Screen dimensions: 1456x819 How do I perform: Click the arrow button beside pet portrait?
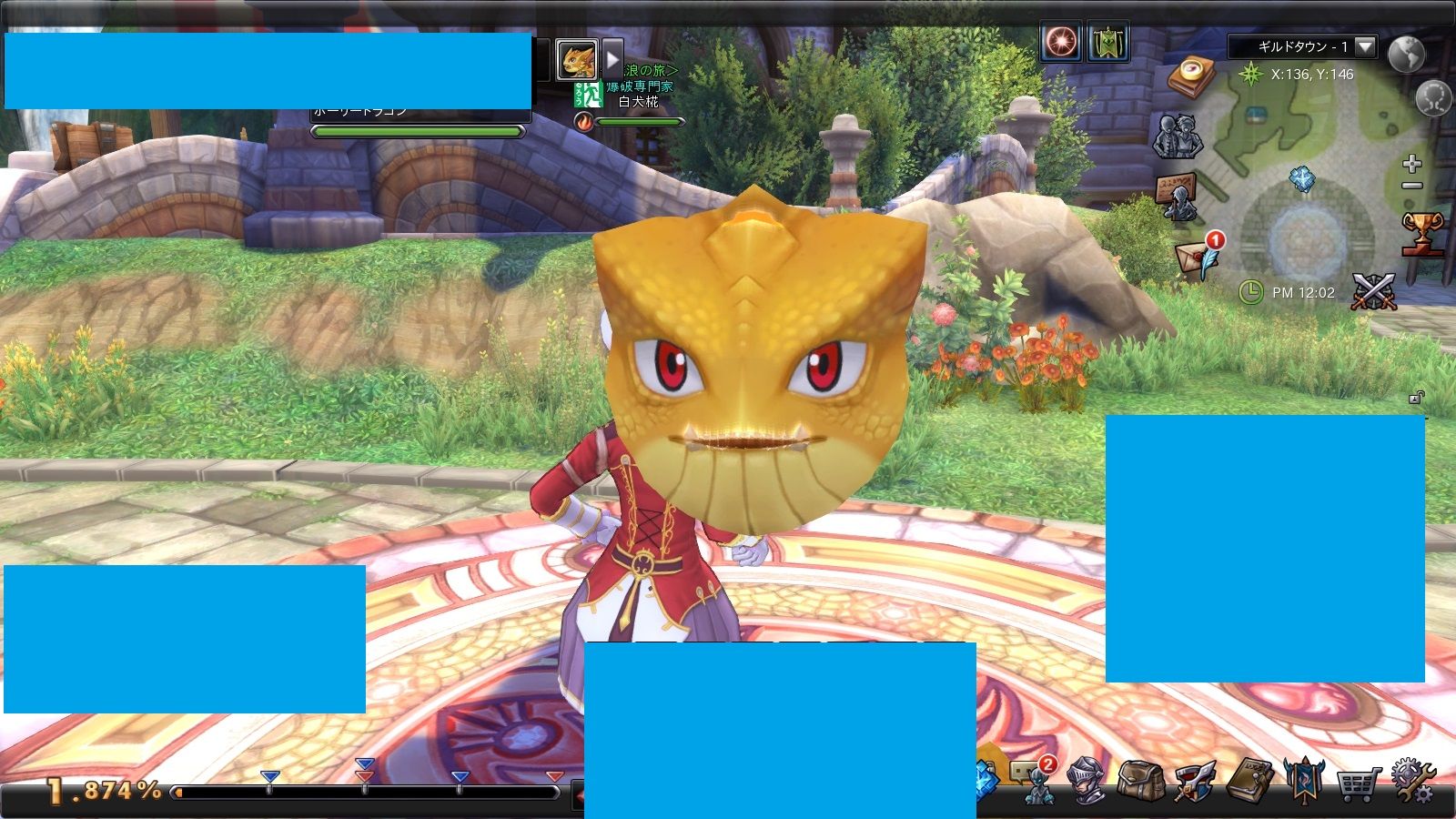(x=612, y=58)
